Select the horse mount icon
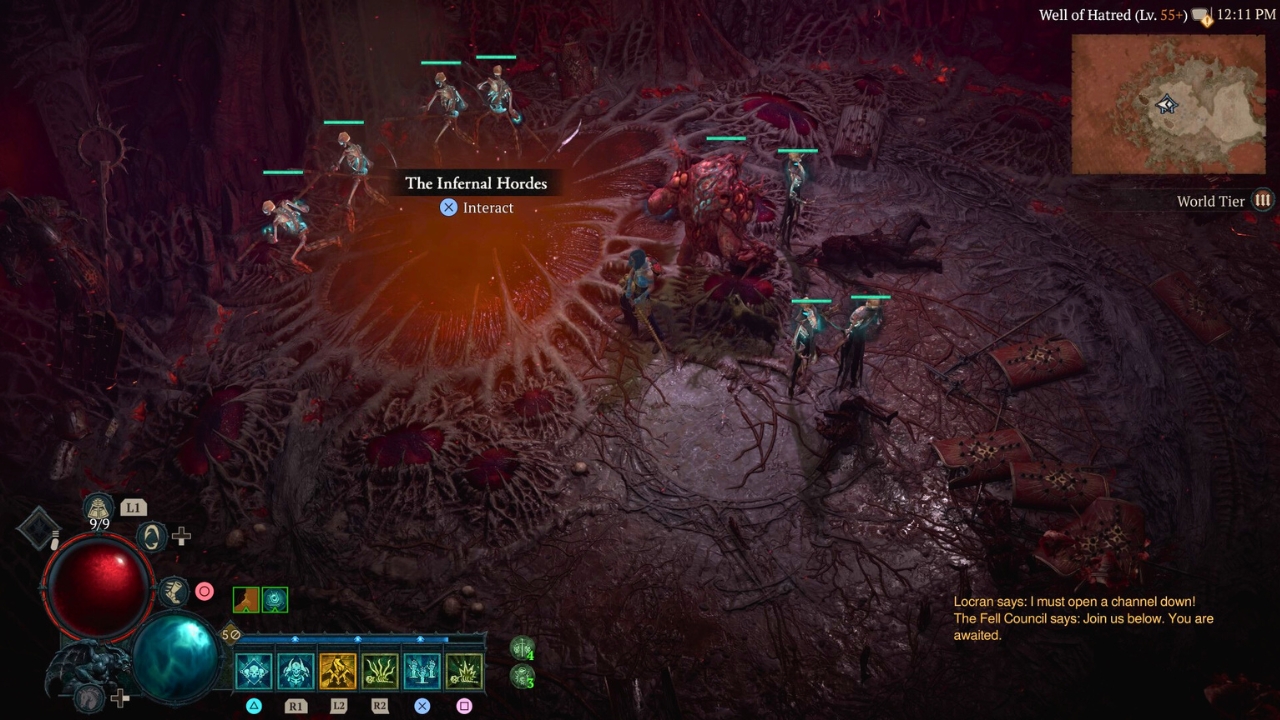The height and width of the screenshot is (720, 1280). tap(91, 697)
